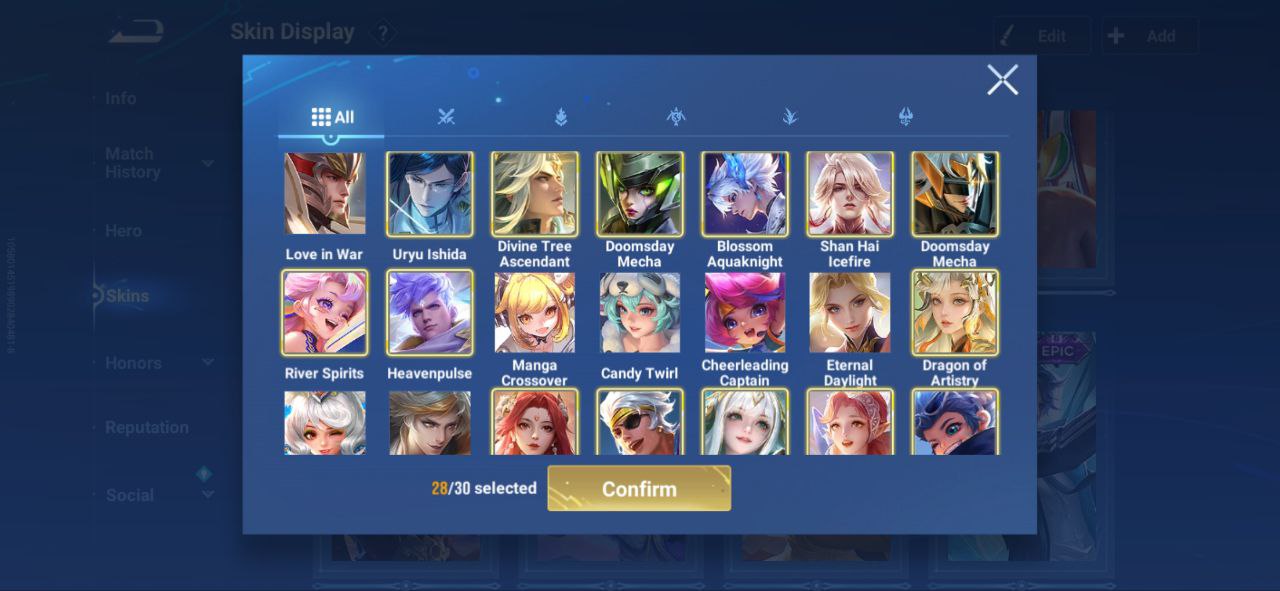The width and height of the screenshot is (1280, 591).
Task: Add the Manga Crossover skin
Action: point(534,312)
